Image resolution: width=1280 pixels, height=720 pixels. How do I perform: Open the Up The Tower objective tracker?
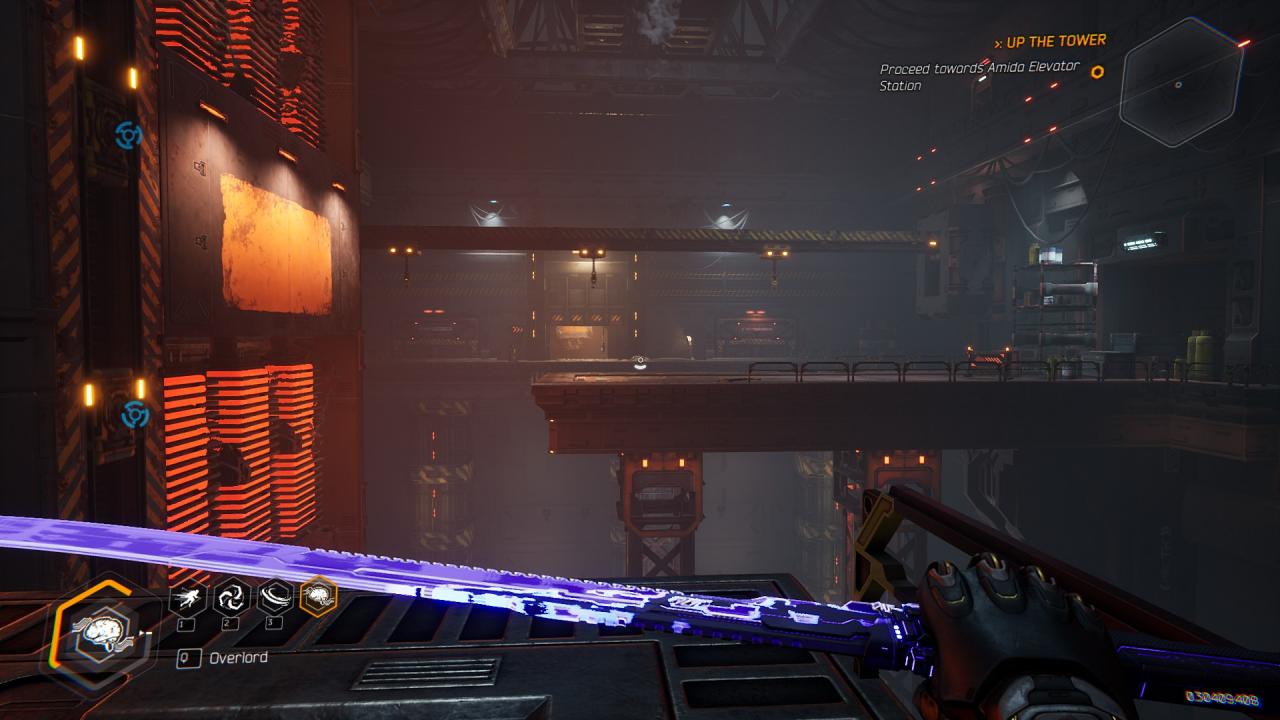coord(1050,41)
